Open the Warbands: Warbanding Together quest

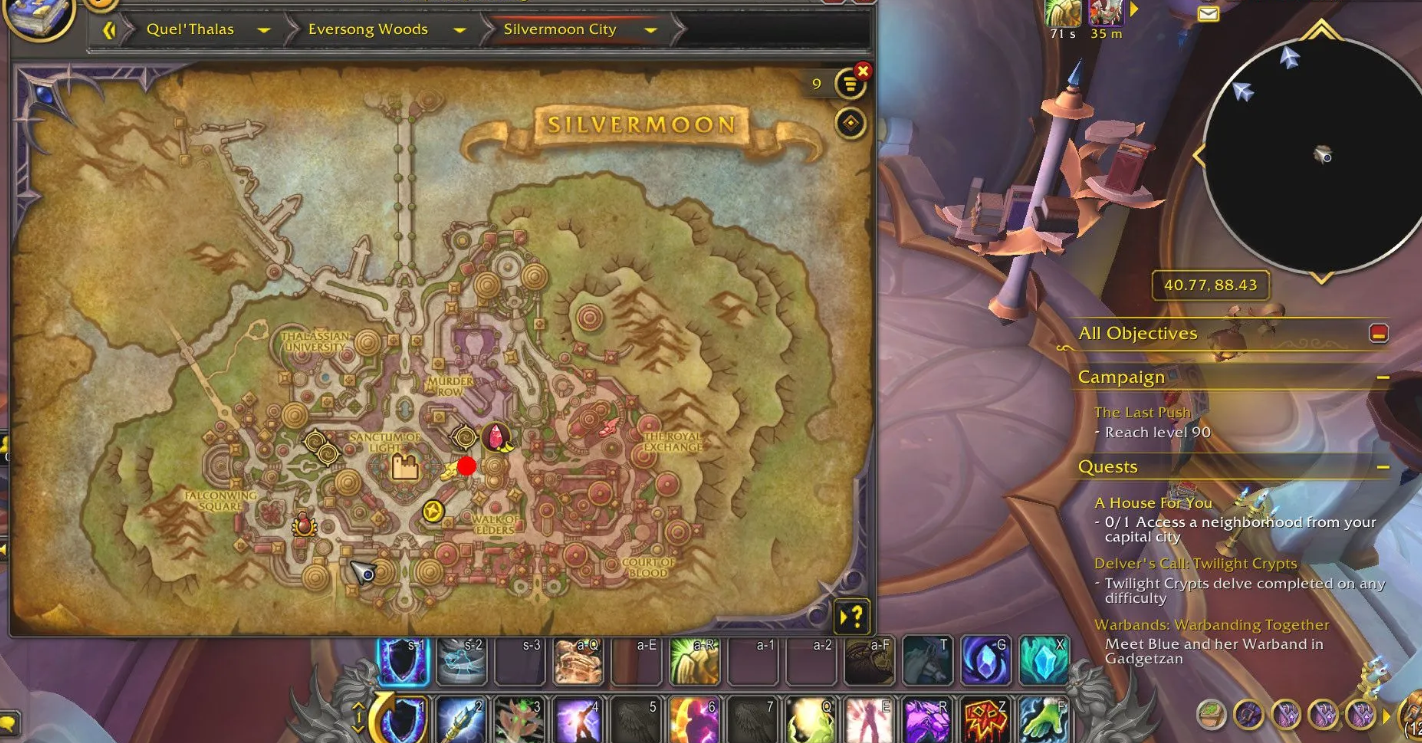click(x=1211, y=625)
